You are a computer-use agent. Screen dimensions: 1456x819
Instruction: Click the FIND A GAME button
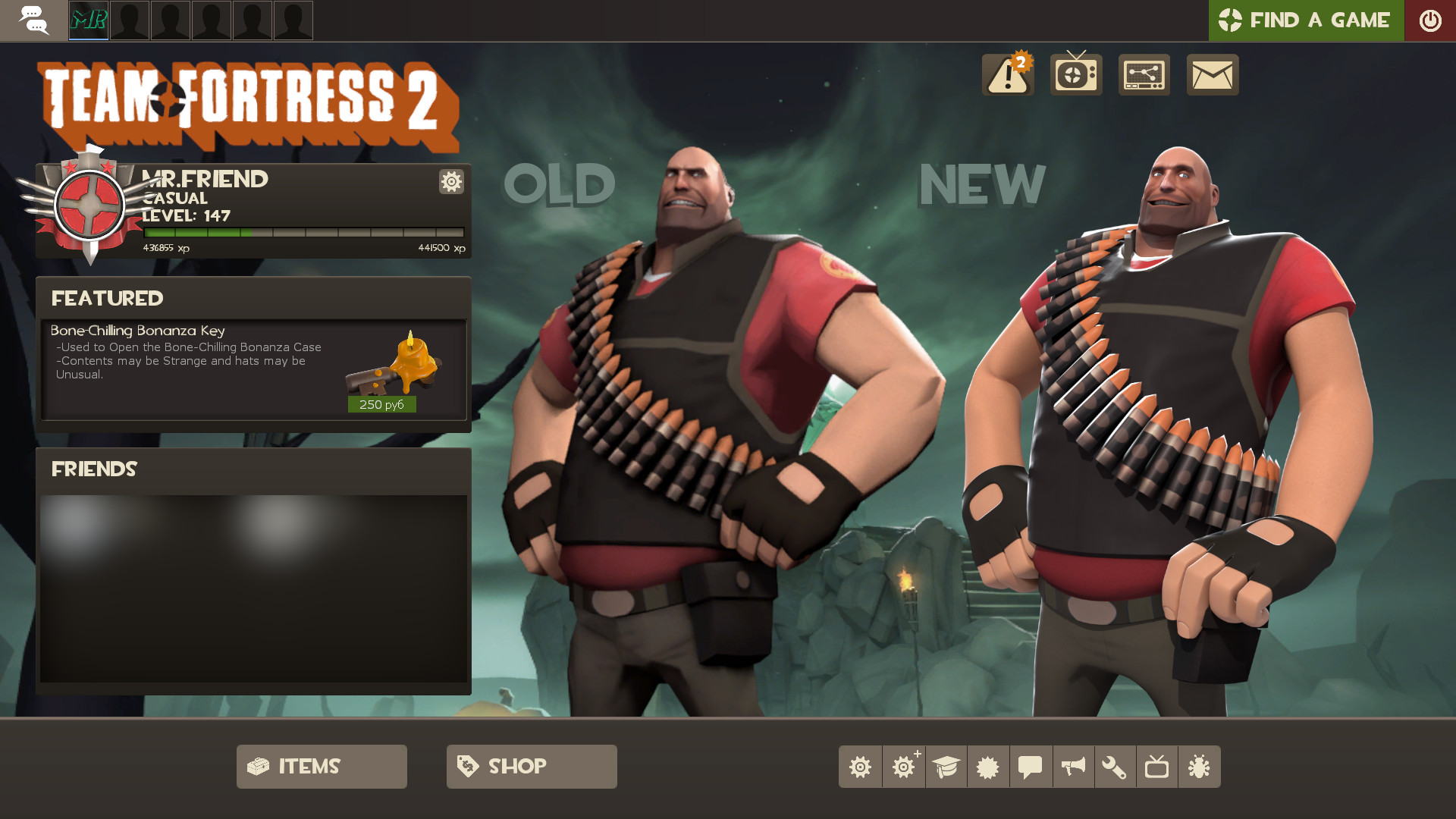(1306, 20)
